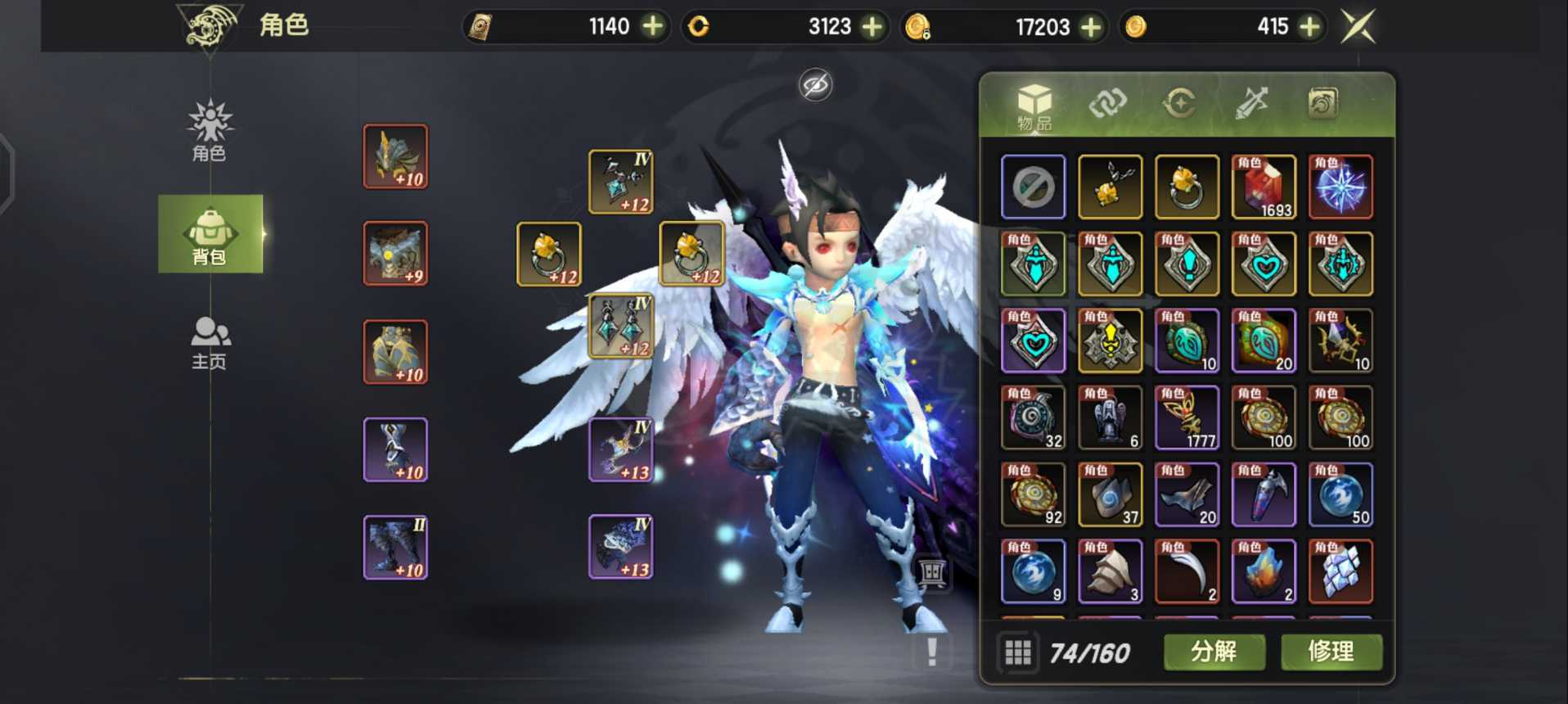This screenshot has width=1568, height=704.
Task: Open the 背包 backpack tab
Action: coord(210,234)
